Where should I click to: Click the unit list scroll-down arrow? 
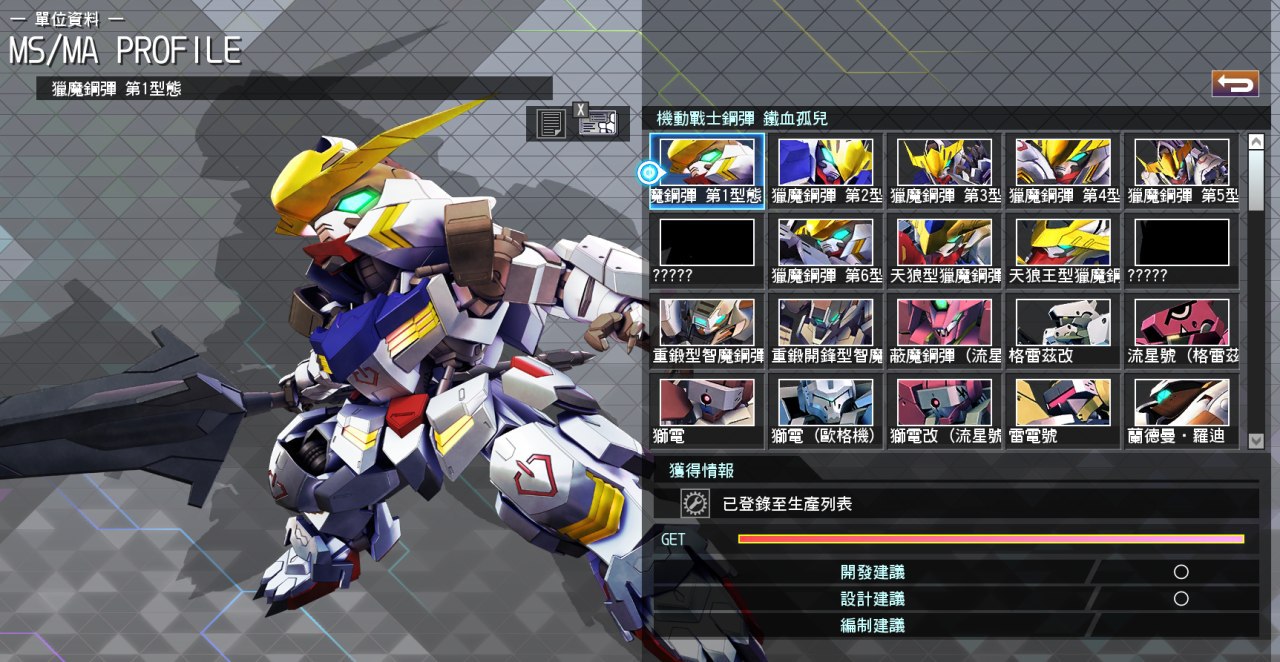coord(1256,439)
